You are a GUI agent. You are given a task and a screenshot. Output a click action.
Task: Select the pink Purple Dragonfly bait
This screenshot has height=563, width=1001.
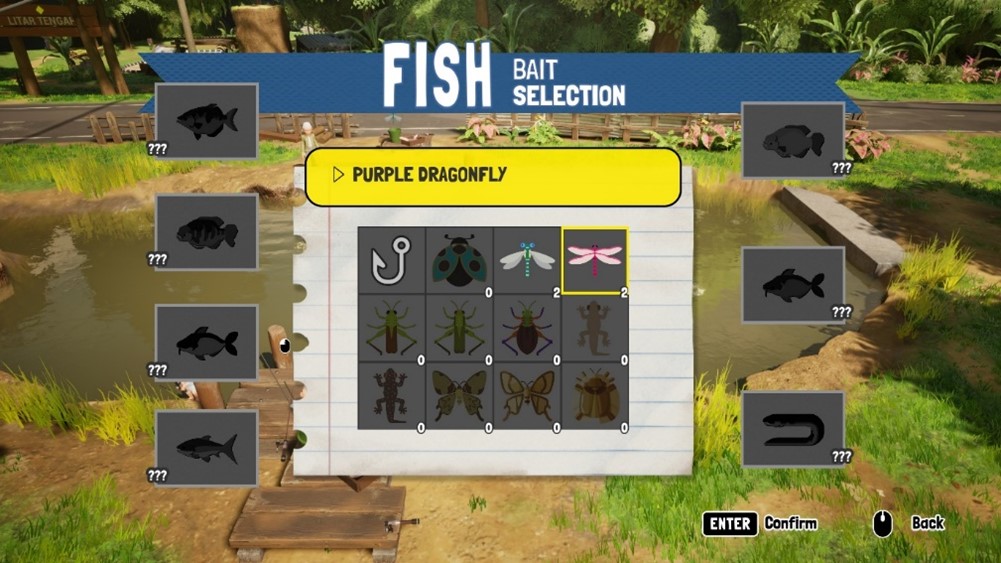(595, 260)
